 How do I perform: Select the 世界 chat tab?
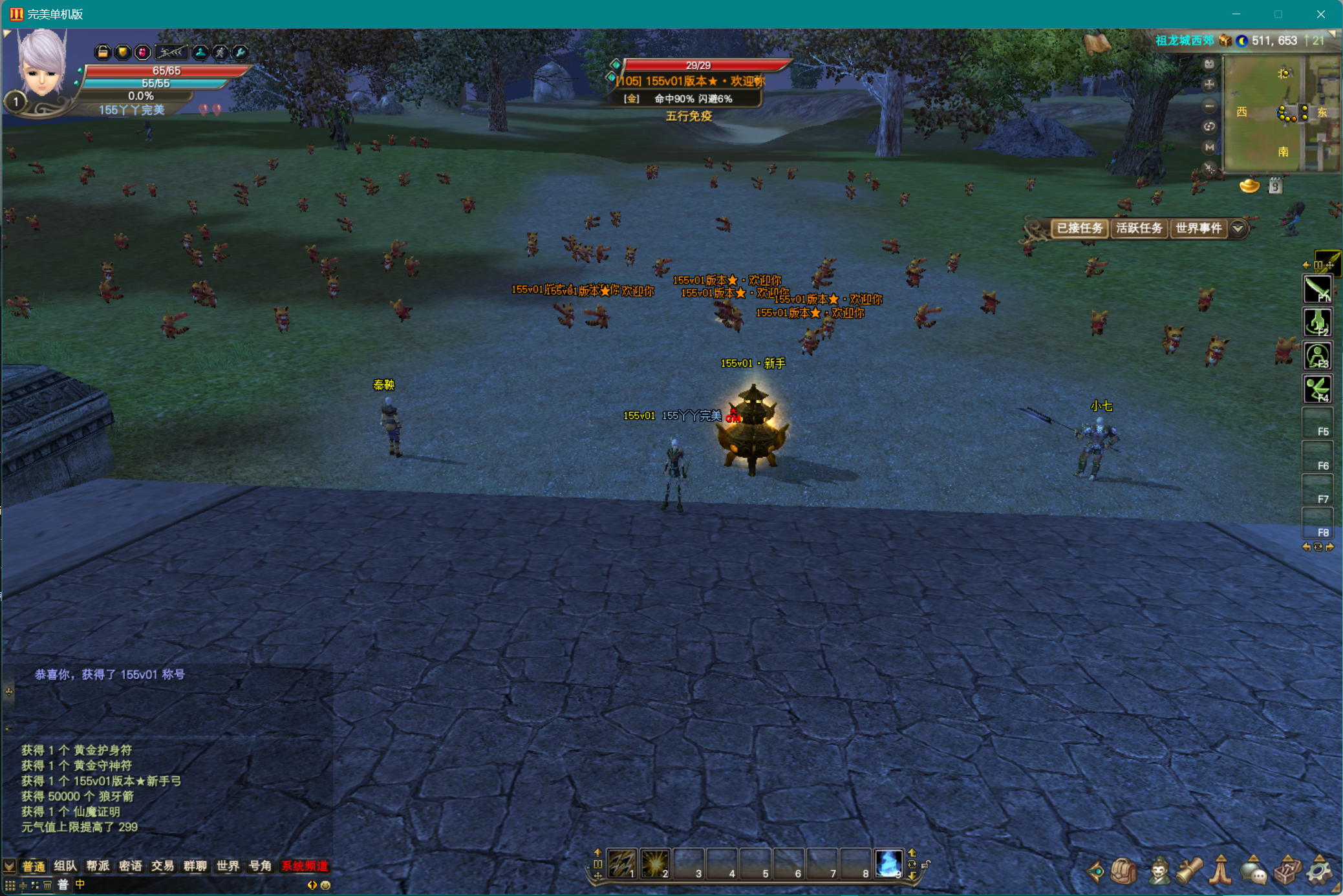click(228, 866)
